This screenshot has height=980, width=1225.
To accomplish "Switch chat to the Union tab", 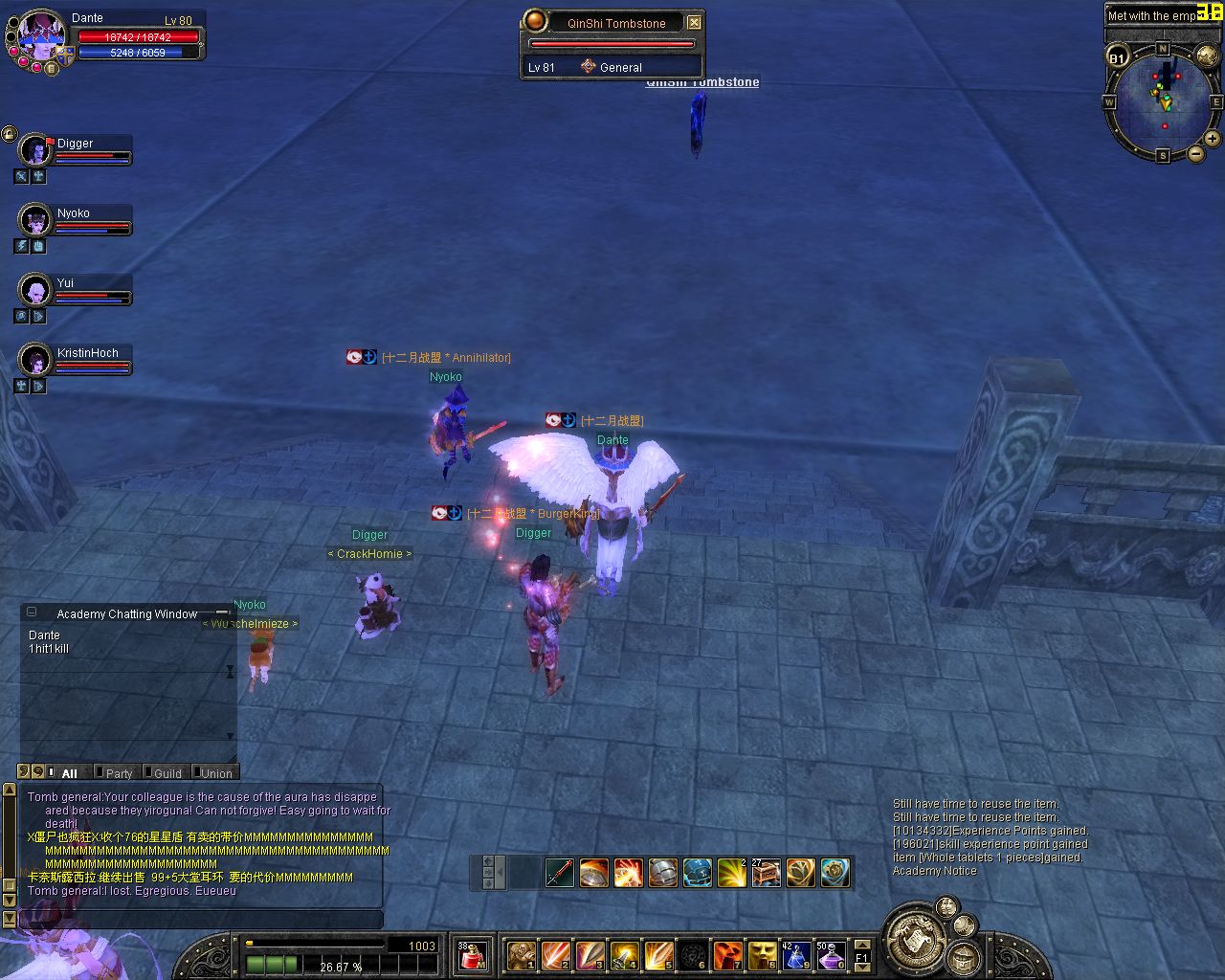I will (x=215, y=773).
